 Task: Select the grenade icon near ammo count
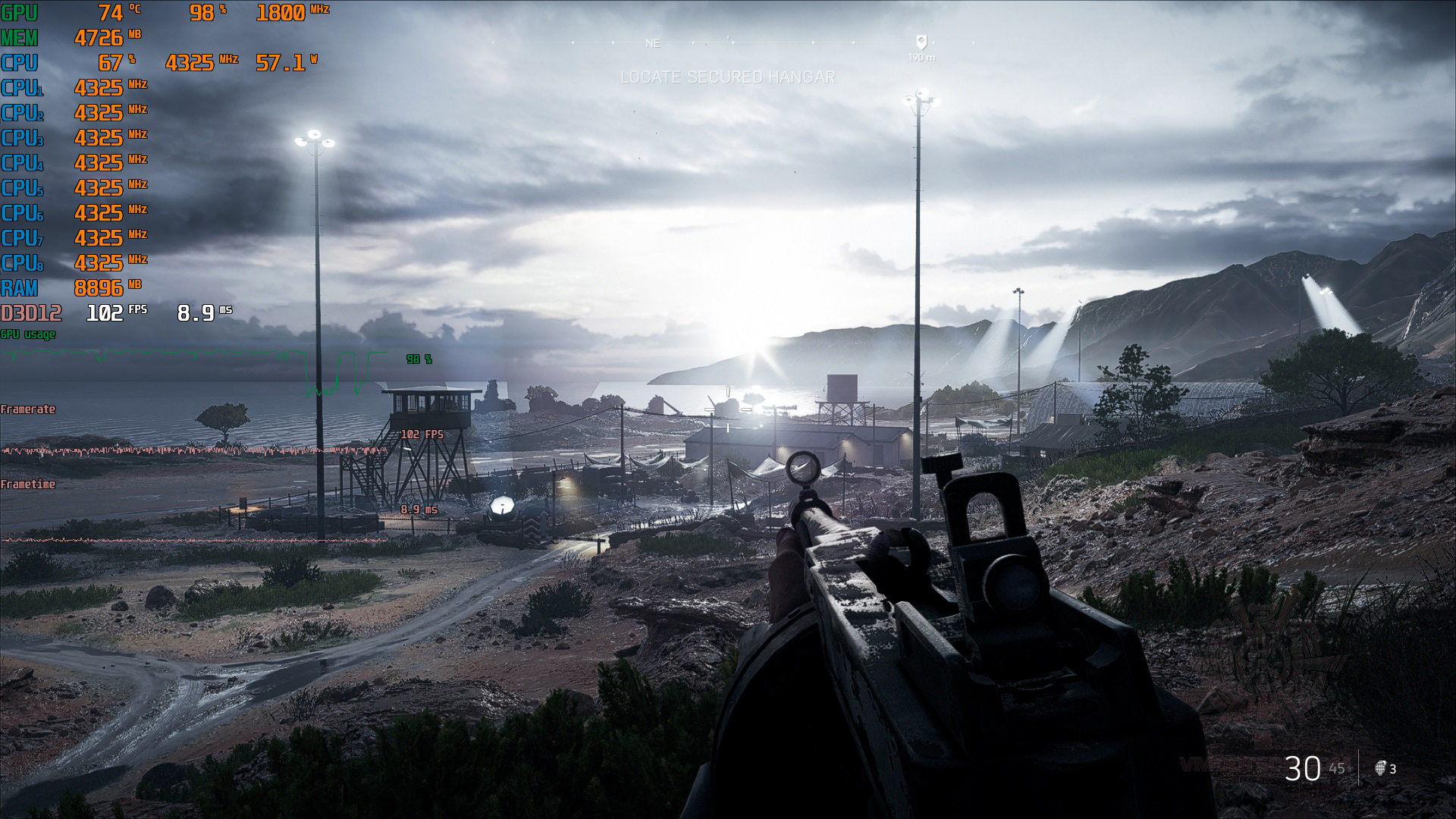(1380, 767)
